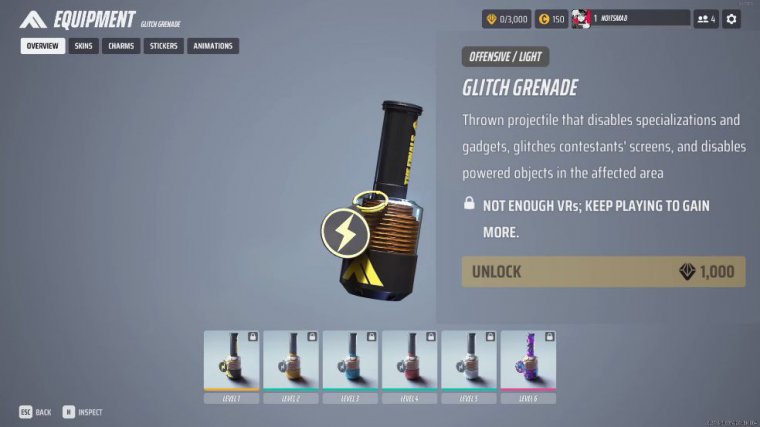Click the player profile banner

point(630,18)
